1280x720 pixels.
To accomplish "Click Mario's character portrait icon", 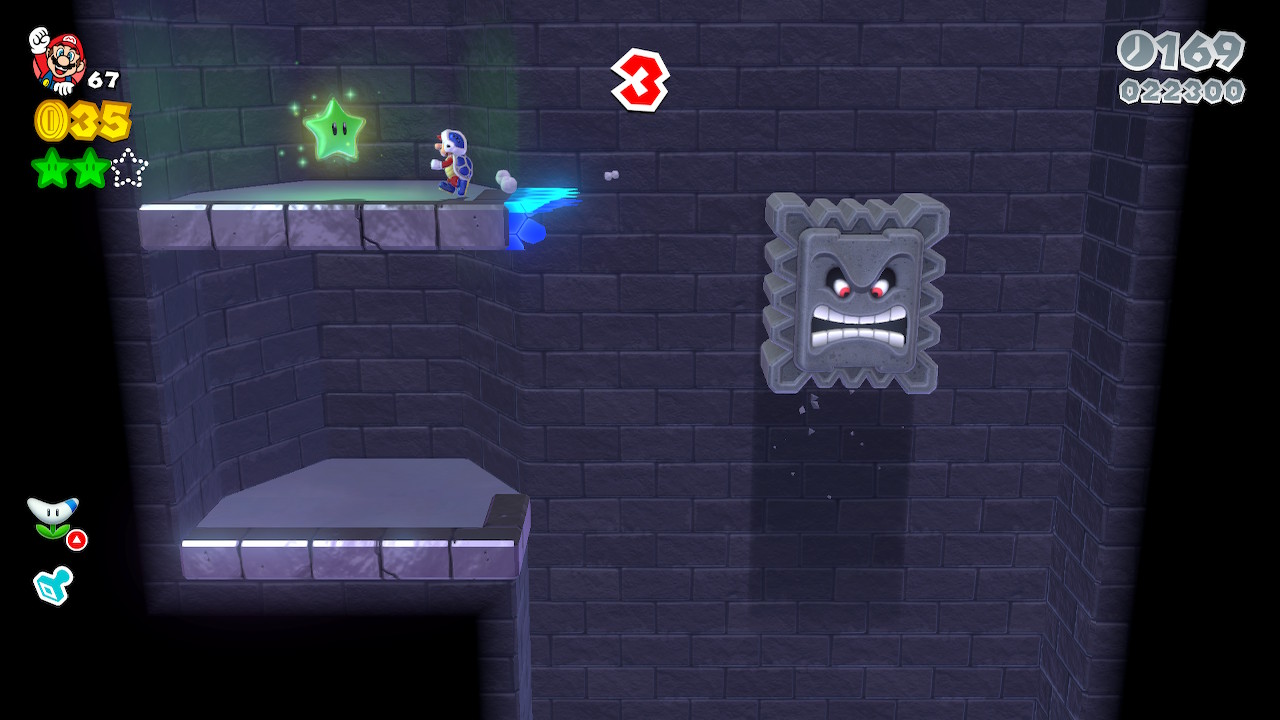I will (x=58, y=61).
